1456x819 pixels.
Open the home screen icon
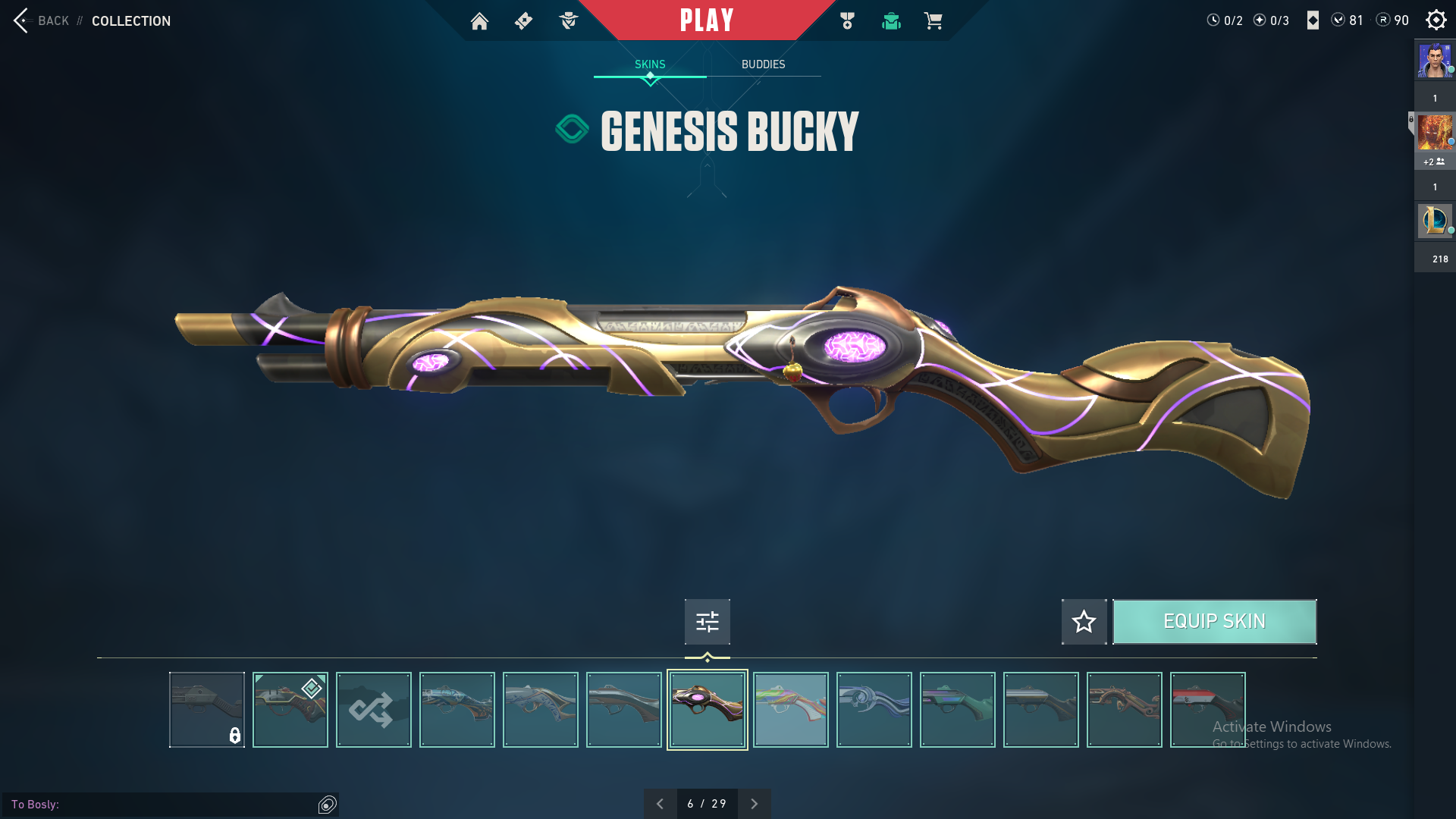(x=479, y=21)
